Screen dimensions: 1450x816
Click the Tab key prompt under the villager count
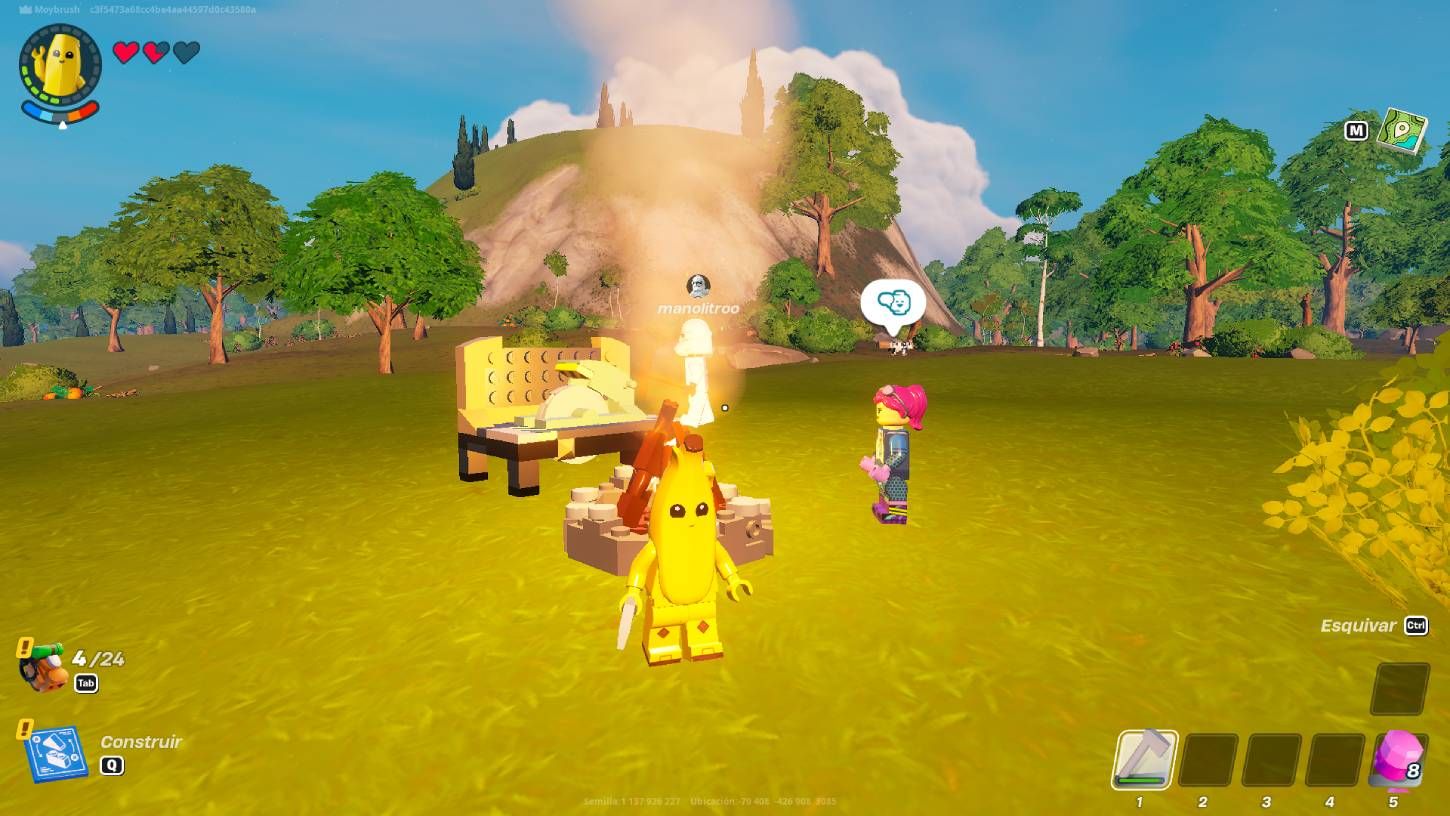tap(85, 683)
